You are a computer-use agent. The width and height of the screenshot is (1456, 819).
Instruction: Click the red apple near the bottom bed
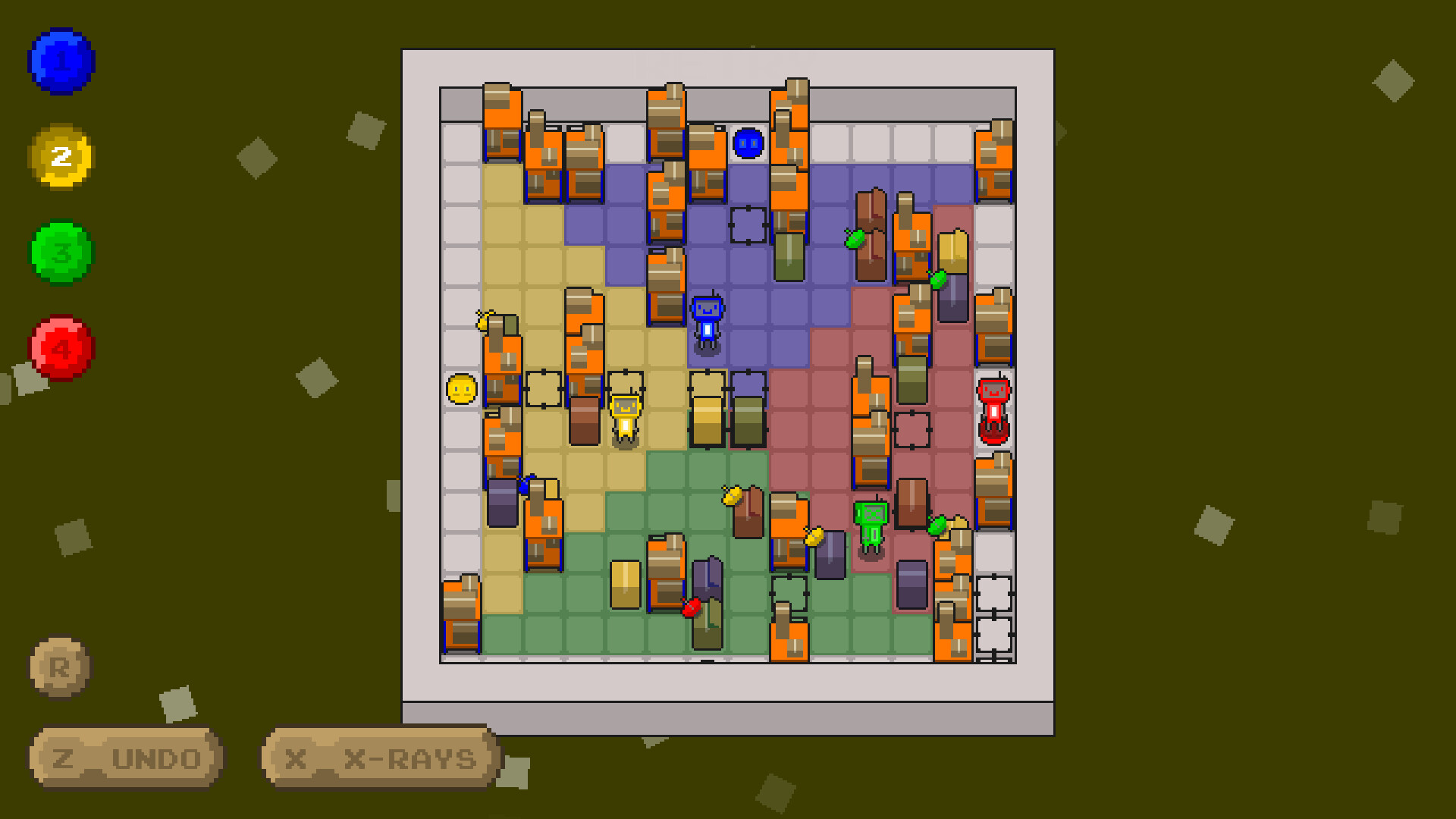pos(692,605)
